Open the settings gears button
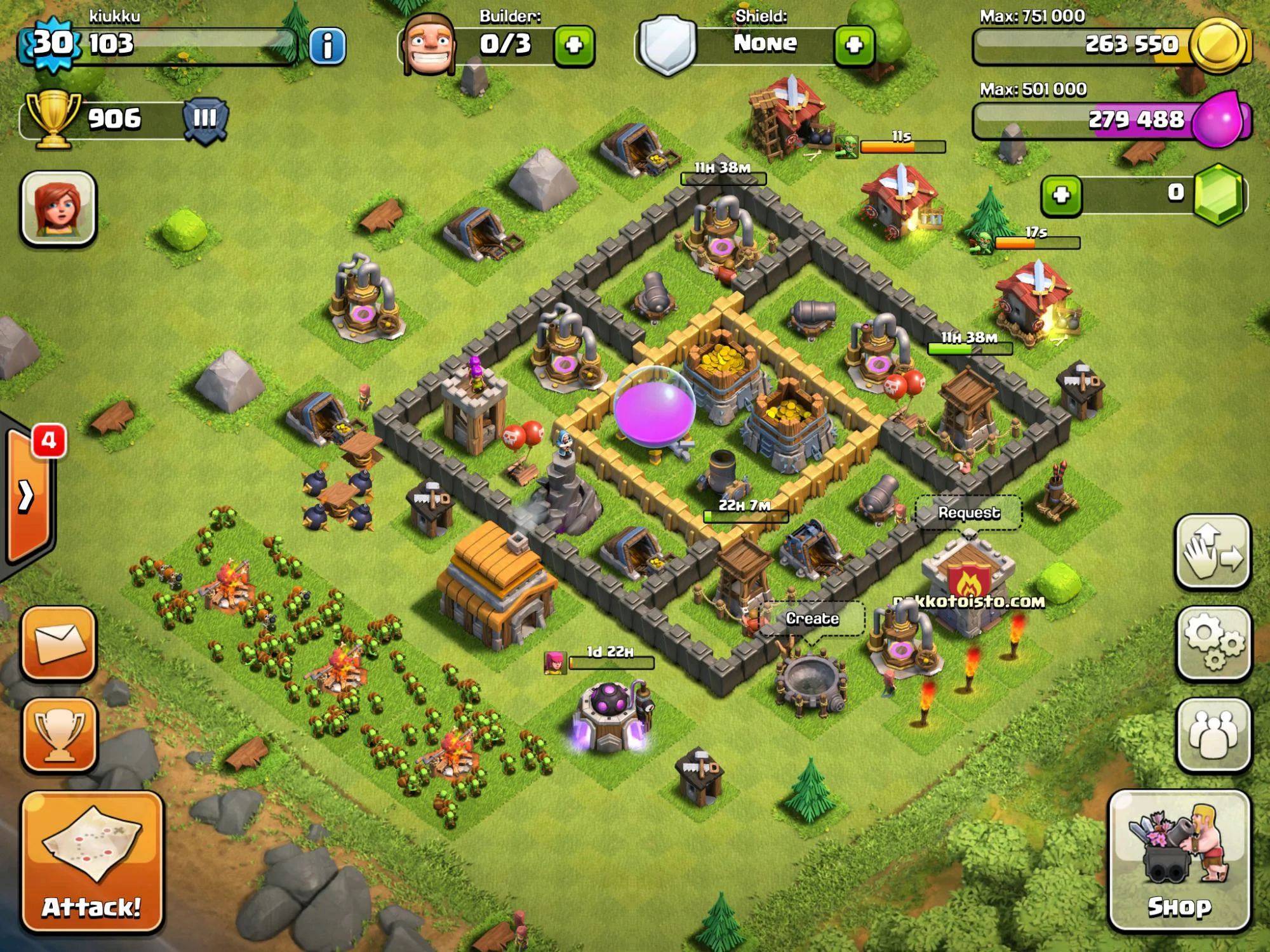The height and width of the screenshot is (952, 1270). pyautogui.click(x=1213, y=643)
